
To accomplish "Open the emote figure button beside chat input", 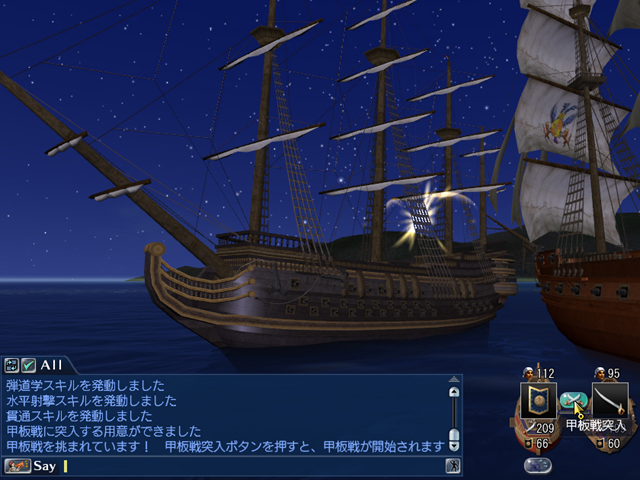I will (x=453, y=466).
